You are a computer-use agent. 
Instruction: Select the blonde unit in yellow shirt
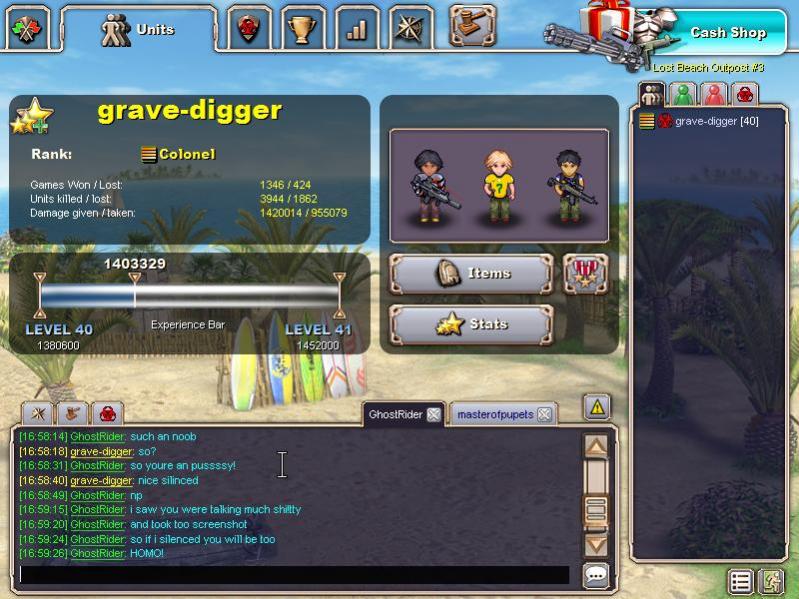pyautogui.click(x=498, y=186)
